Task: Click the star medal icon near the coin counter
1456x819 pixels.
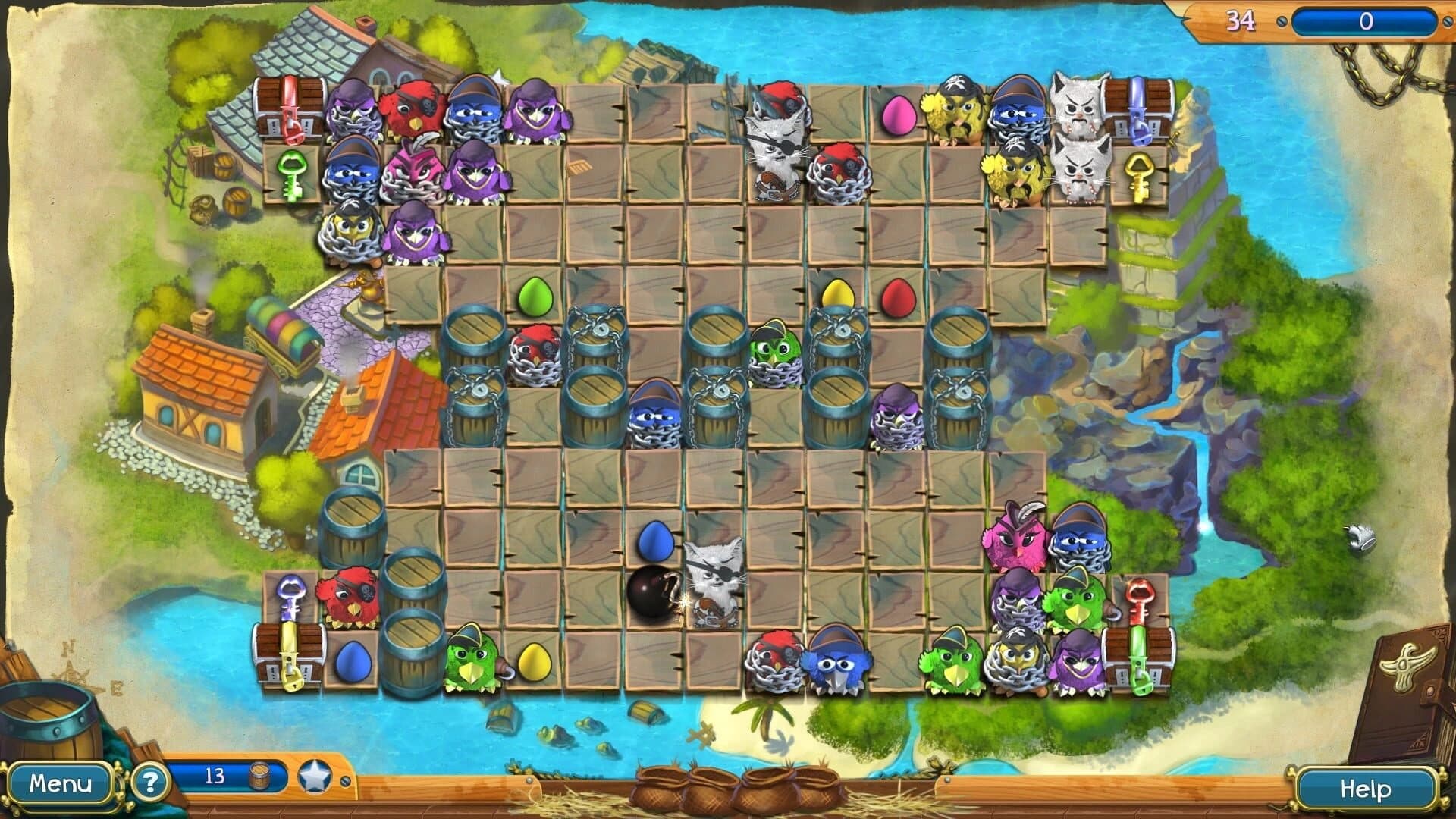Action: (315, 777)
